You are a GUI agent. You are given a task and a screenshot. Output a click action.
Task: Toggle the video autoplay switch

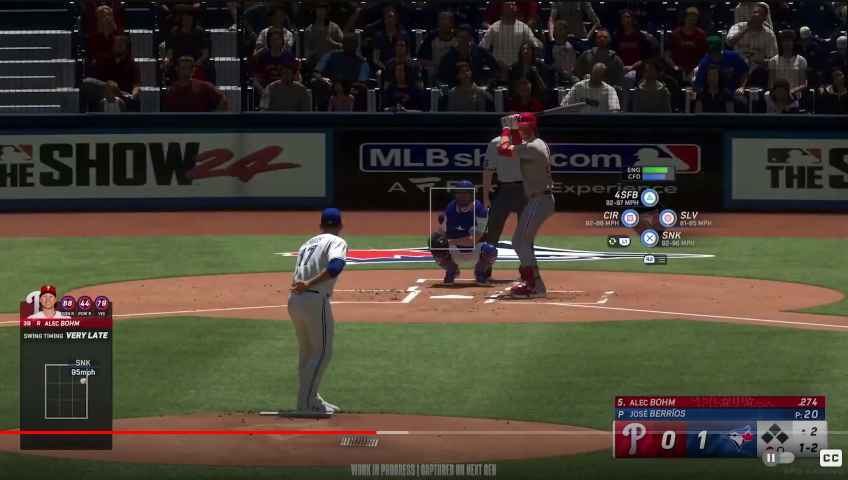pyautogui.click(x=773, y=458)
